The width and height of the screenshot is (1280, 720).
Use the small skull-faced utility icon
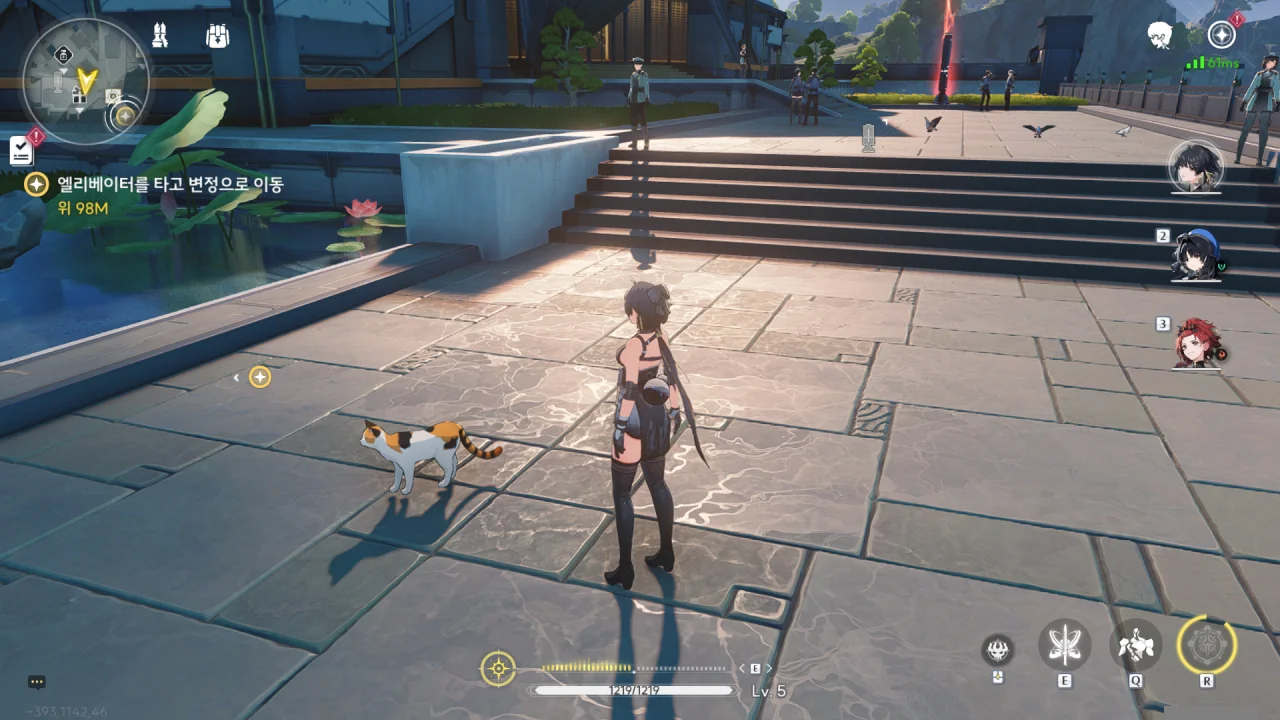[x=997, y=650]
